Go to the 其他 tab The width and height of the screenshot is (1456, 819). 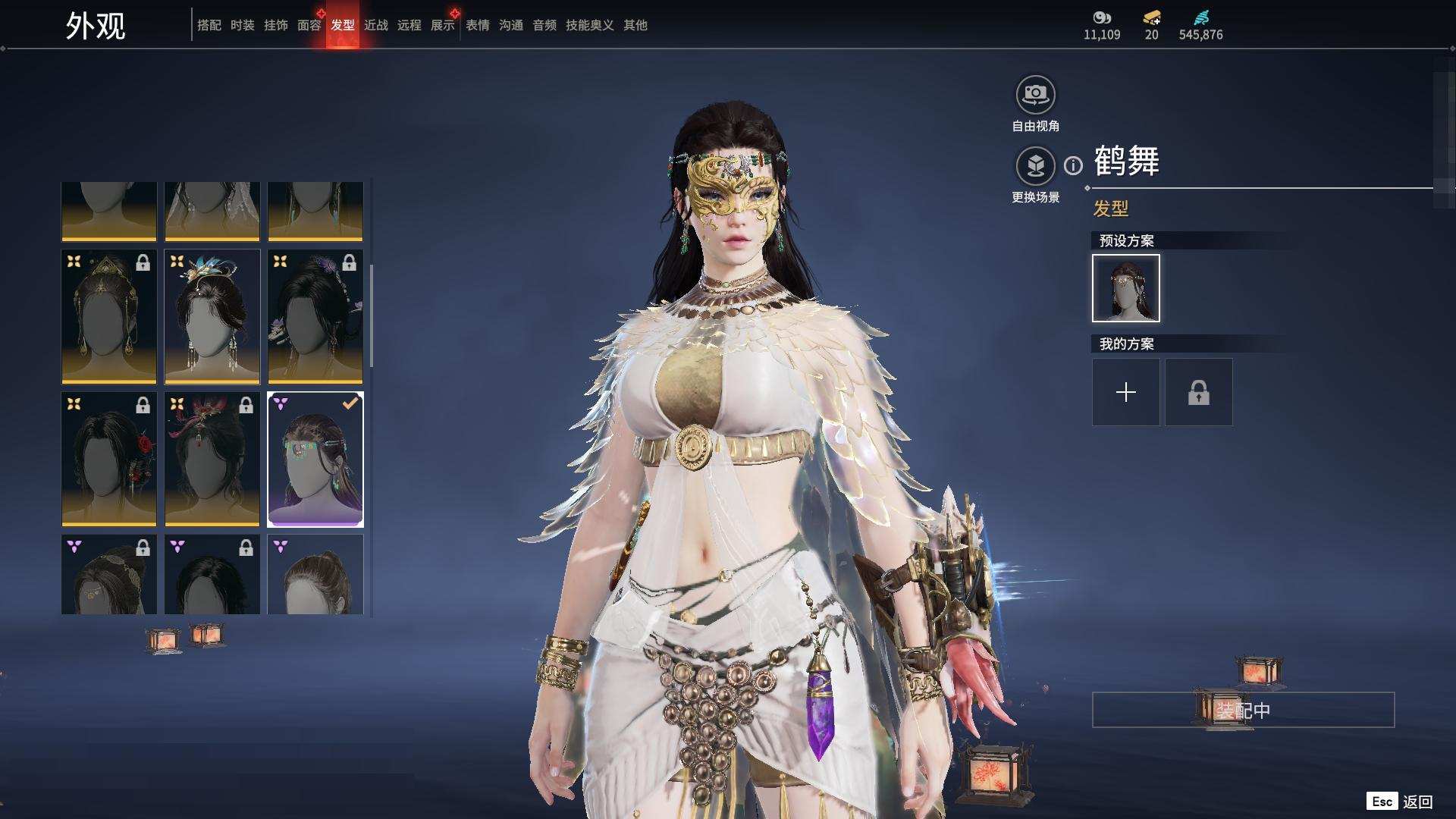pyautogui.click(x=635, y=25)
